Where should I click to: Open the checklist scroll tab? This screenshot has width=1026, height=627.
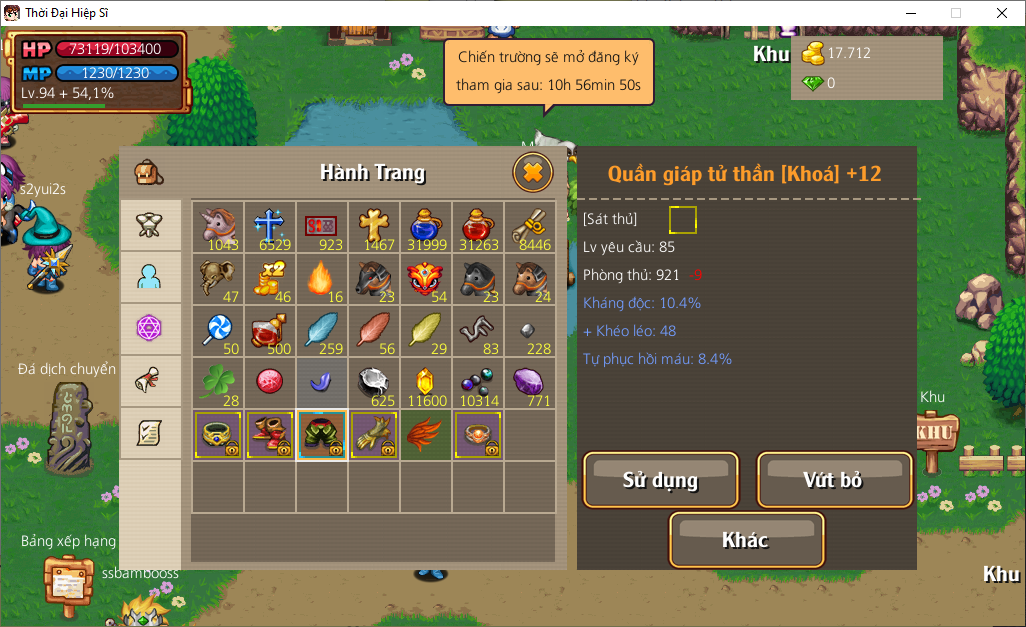pyautogui.click(x=150, y=433)
